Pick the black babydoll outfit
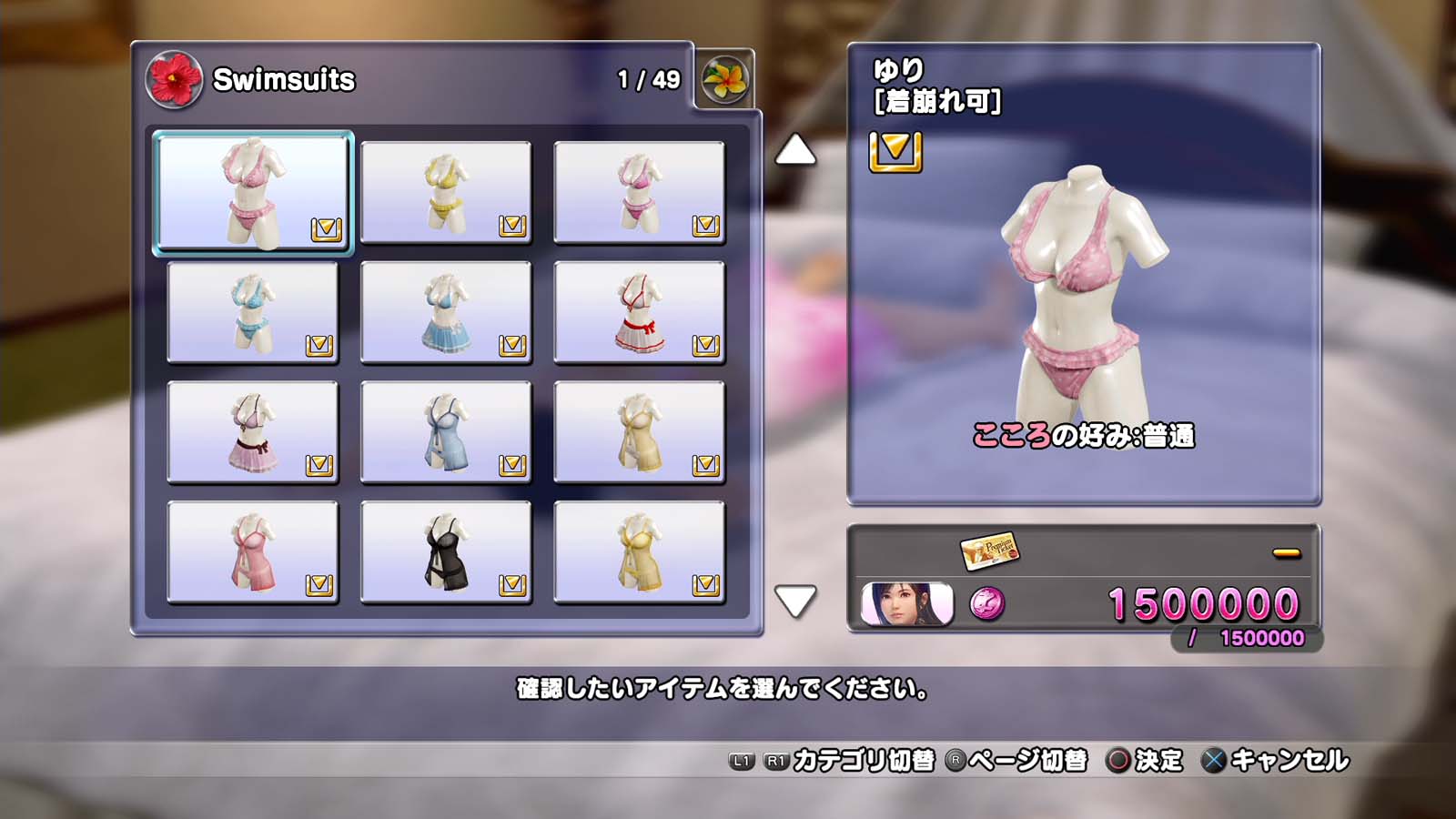1456x819 pixels. [x=446, y=552]
